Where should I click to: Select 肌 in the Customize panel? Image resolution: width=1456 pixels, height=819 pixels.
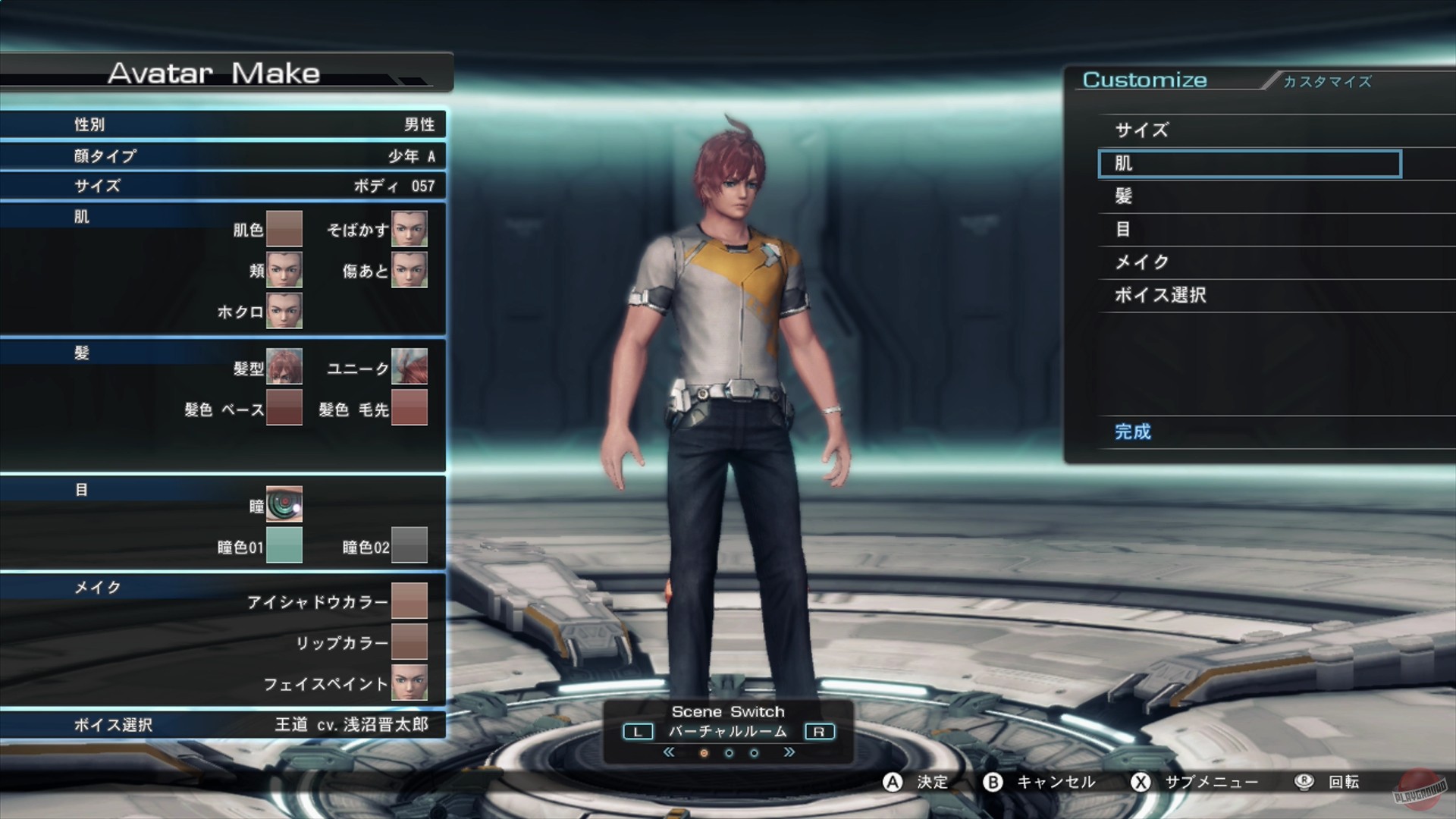tap(1249, 163)
